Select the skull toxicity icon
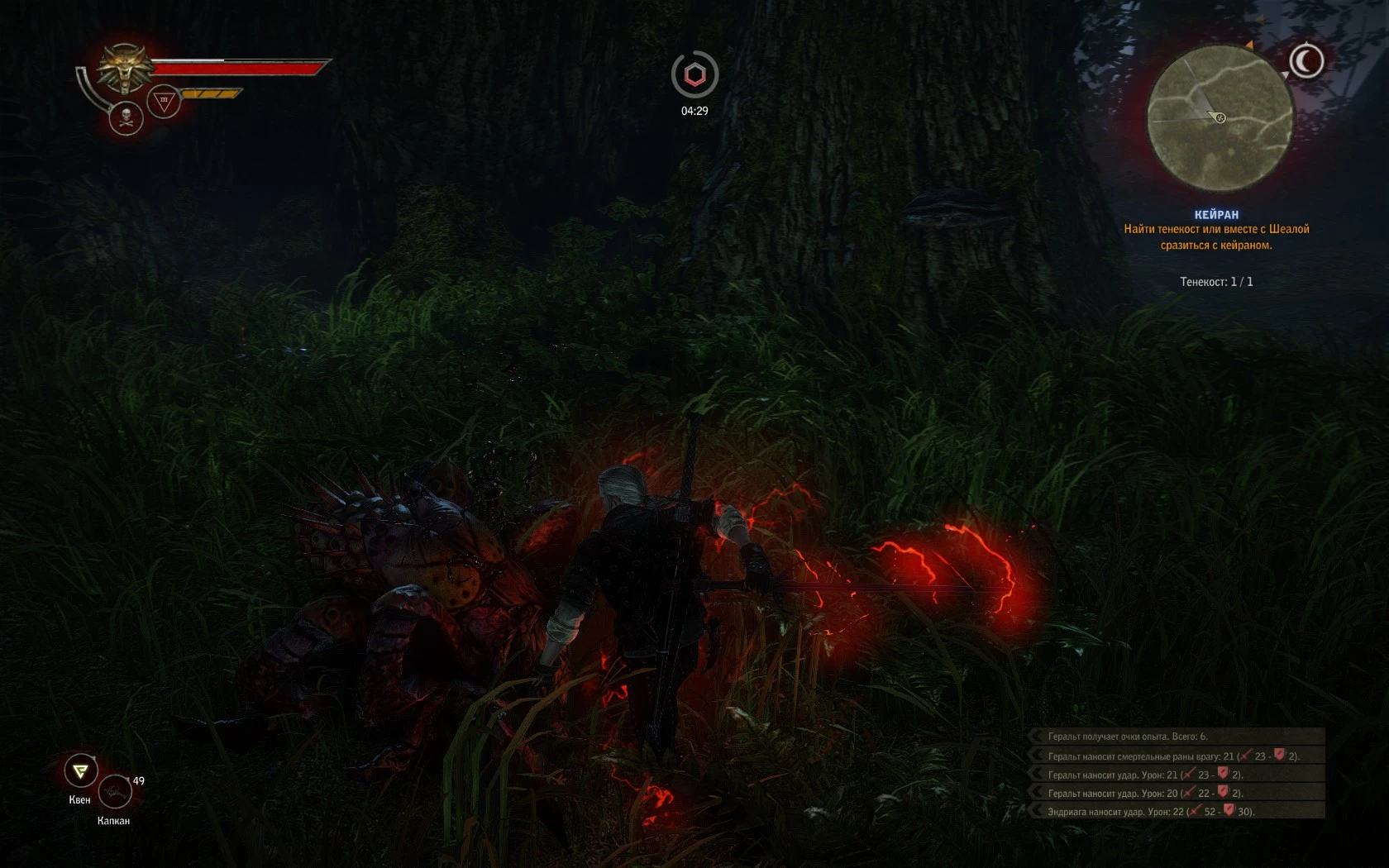Screen dimensions: 1389x868 pyautogui.click(x=125, y=116)
